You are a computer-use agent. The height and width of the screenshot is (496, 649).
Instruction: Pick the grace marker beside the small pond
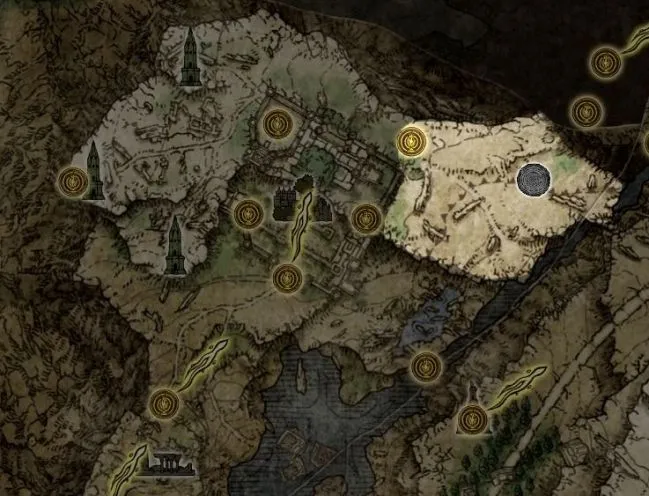tap(425, 365)
